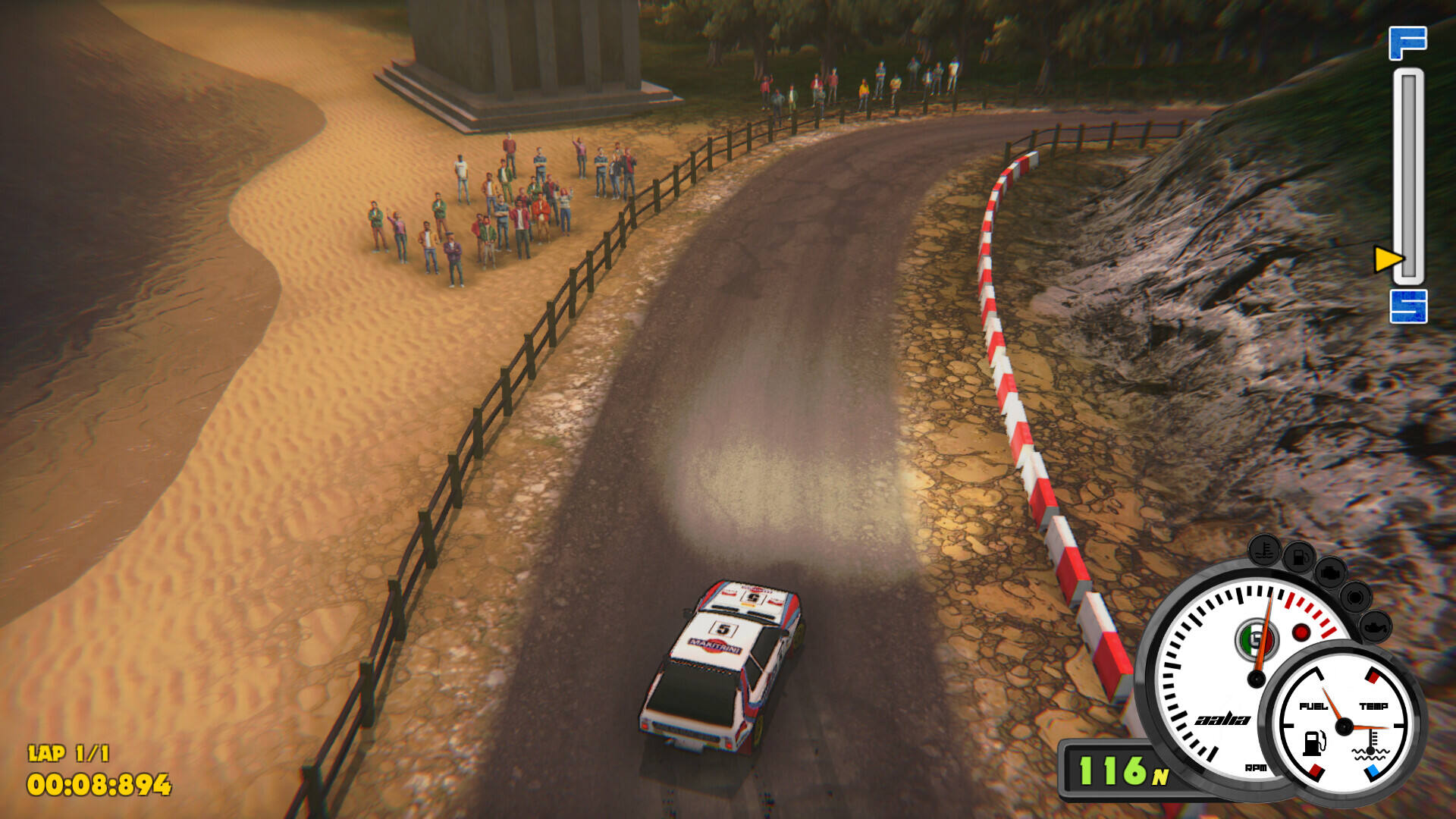Click the fuel pump warning light

pyautogui.click(x=1298, y=557)
